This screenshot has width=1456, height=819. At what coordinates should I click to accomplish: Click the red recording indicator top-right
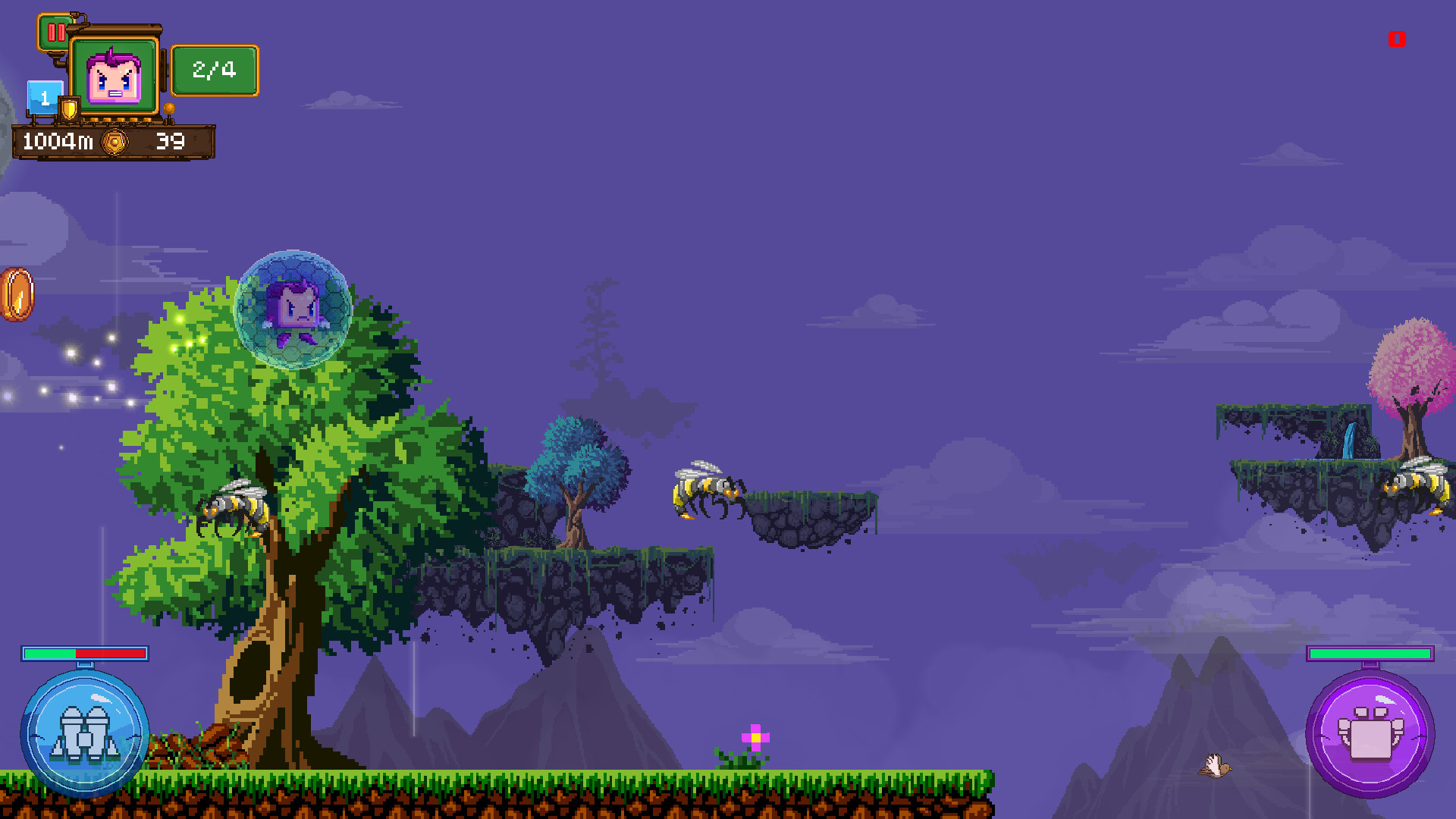coord(1395,39)
